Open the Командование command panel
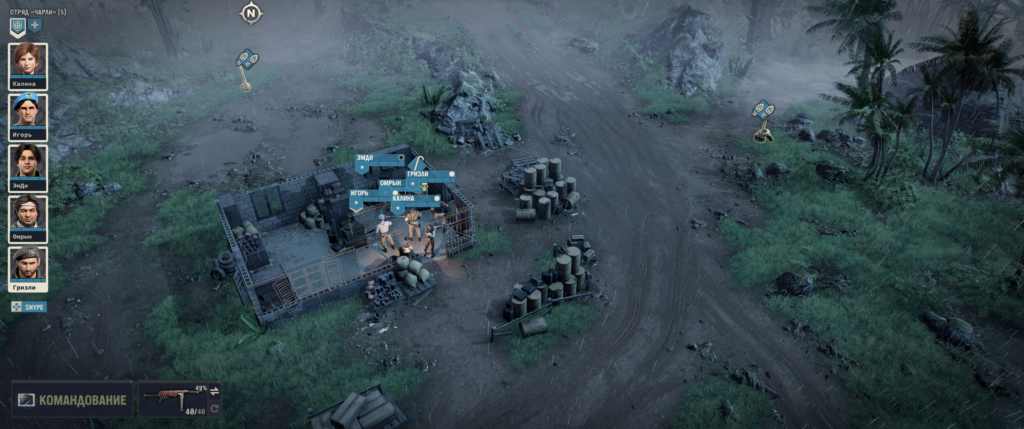Screen dimensions: 1024x429 (72, 401)
